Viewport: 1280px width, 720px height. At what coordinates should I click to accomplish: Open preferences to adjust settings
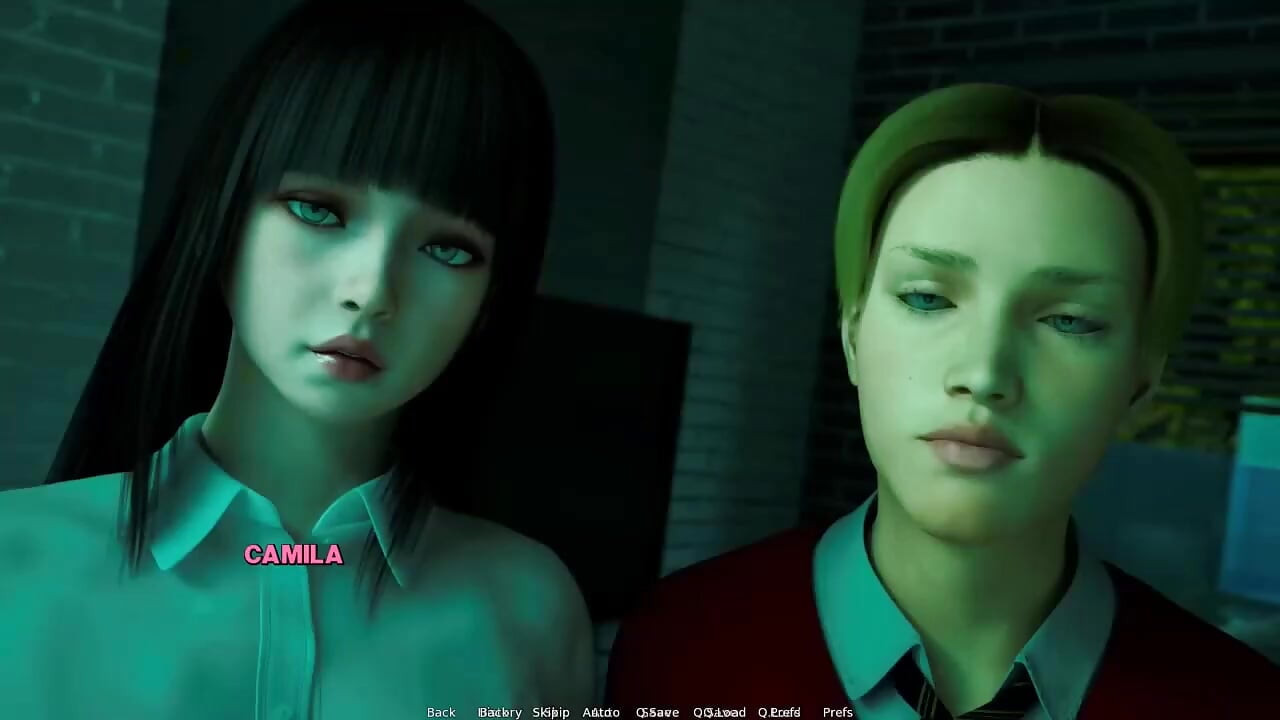tap(837, 712)
